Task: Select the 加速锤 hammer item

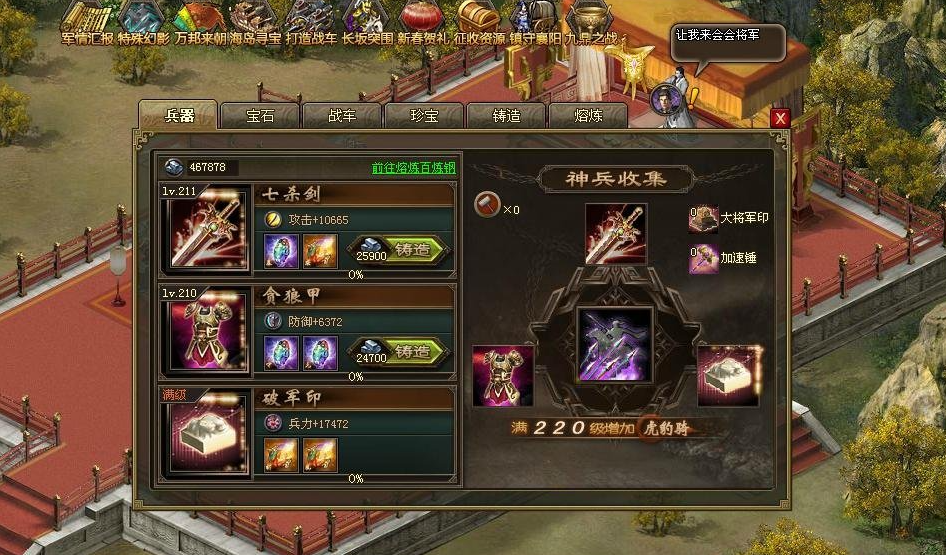Action: pyautogui.click(x=702, y=257)
